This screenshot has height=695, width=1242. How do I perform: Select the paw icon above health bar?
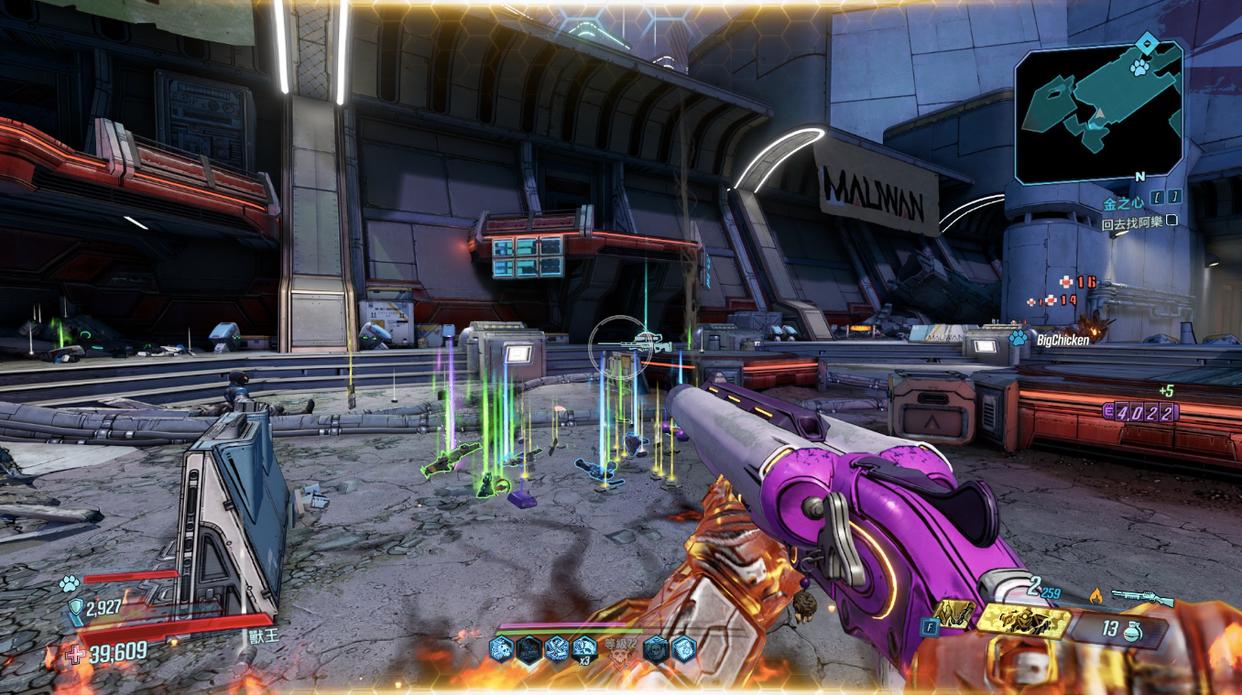pos(68,582)
